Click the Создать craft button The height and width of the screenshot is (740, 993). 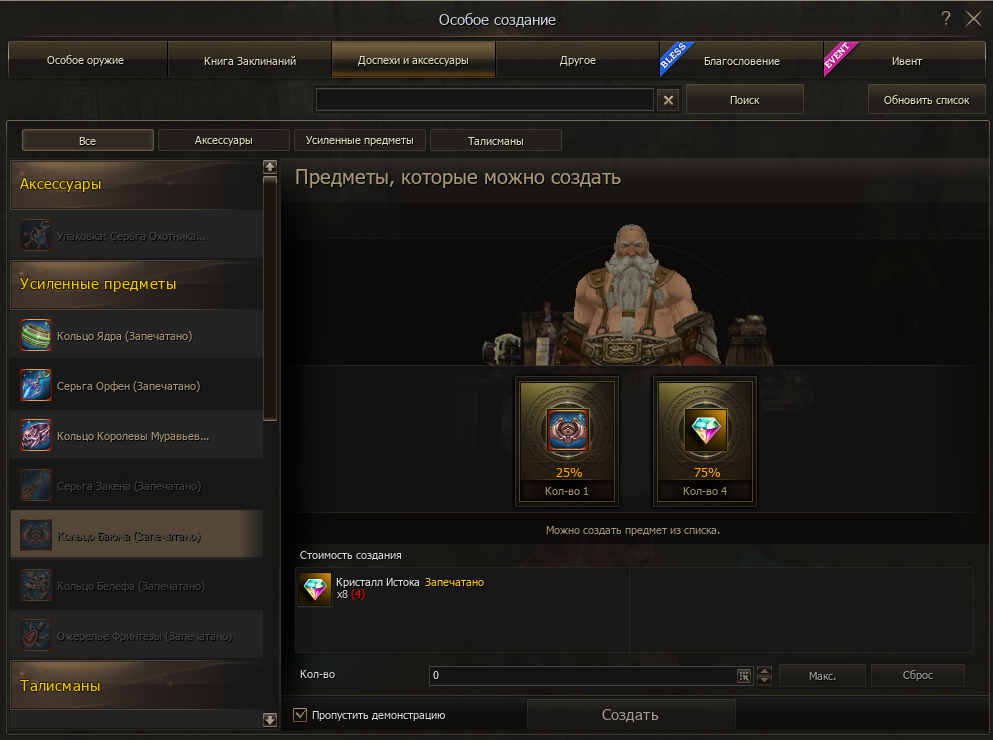630,715
